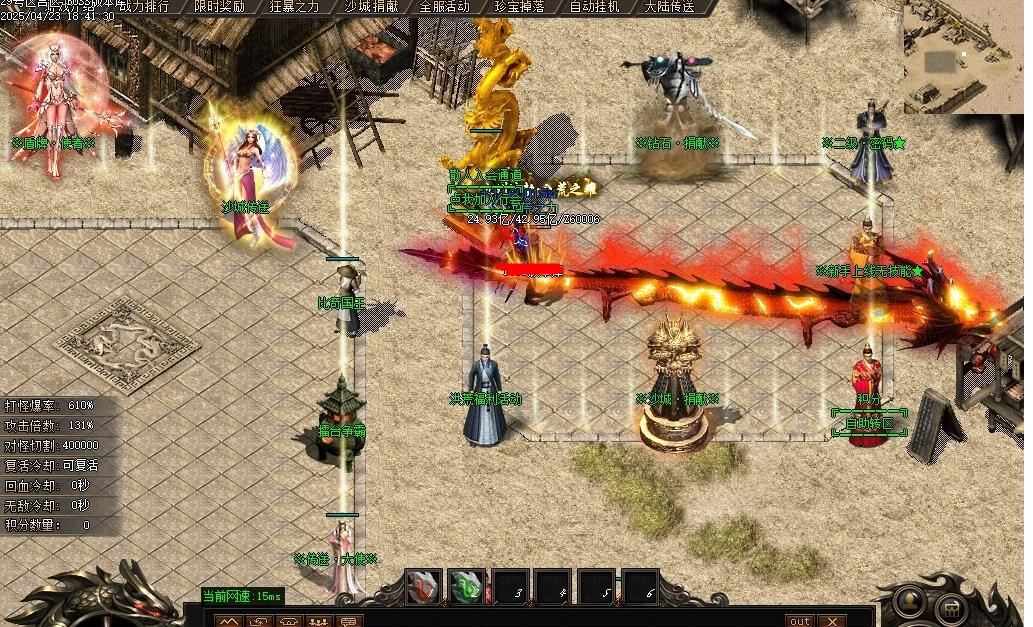
Task: Open the bag round button
Action: click(x=952, y=606)
